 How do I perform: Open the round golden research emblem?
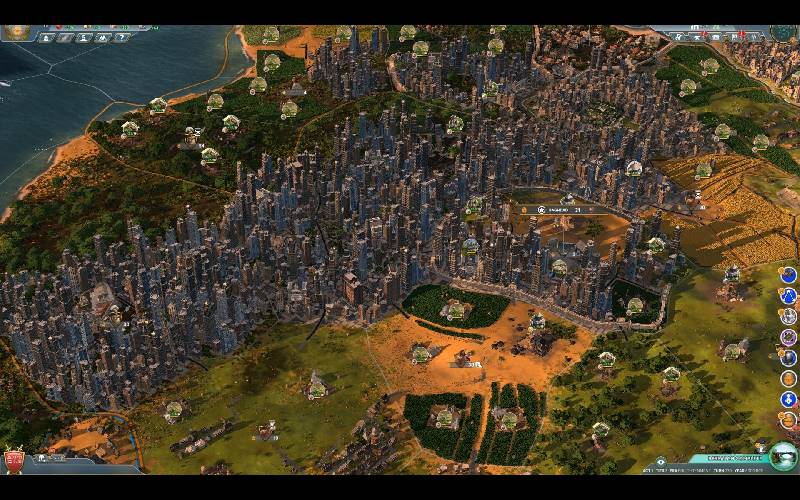pos(16,31)
